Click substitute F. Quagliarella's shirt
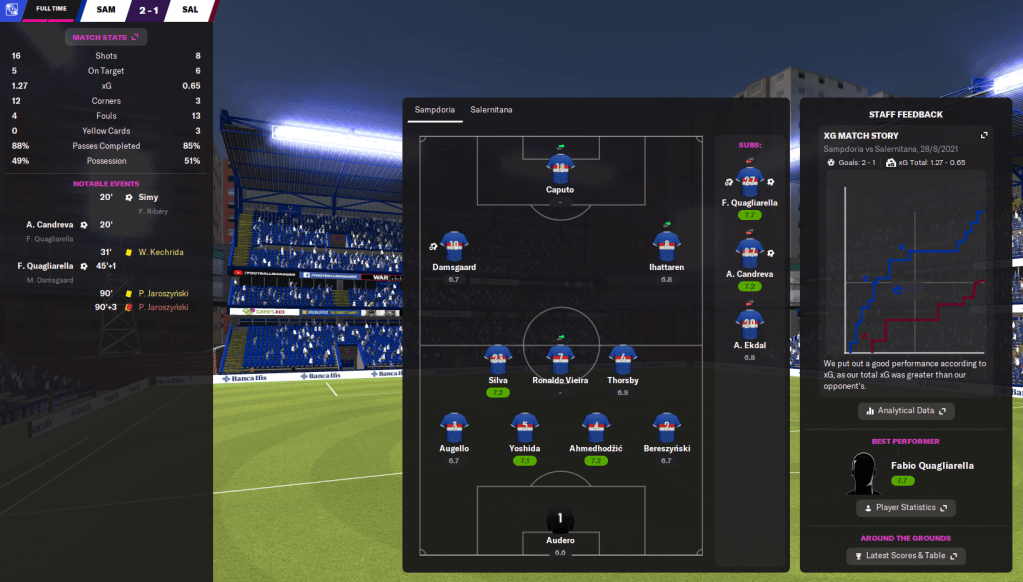The height and width of the screenshot is (582, 1023). click(x=749, y=180)
